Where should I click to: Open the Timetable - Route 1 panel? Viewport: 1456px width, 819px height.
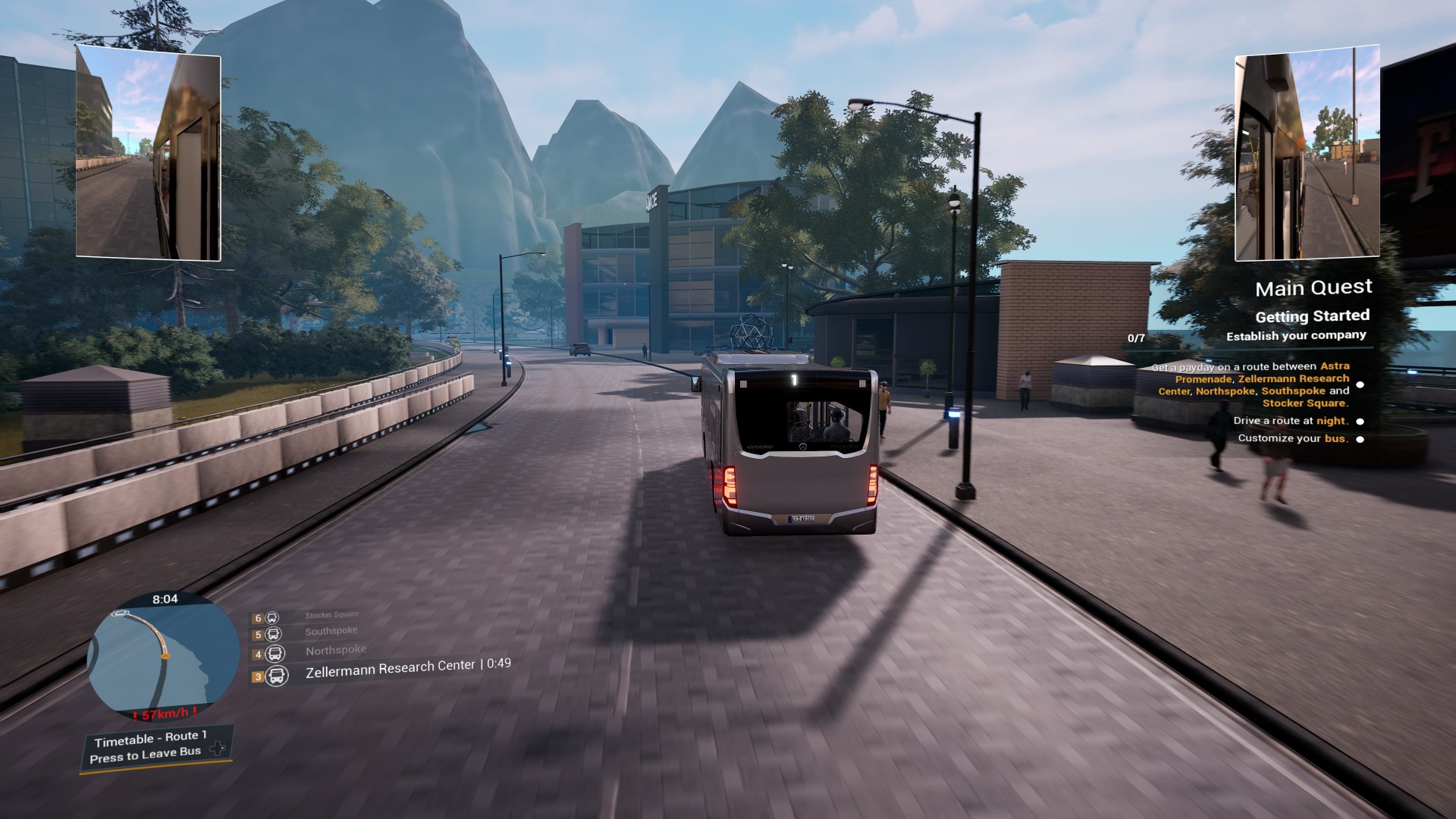150,738
